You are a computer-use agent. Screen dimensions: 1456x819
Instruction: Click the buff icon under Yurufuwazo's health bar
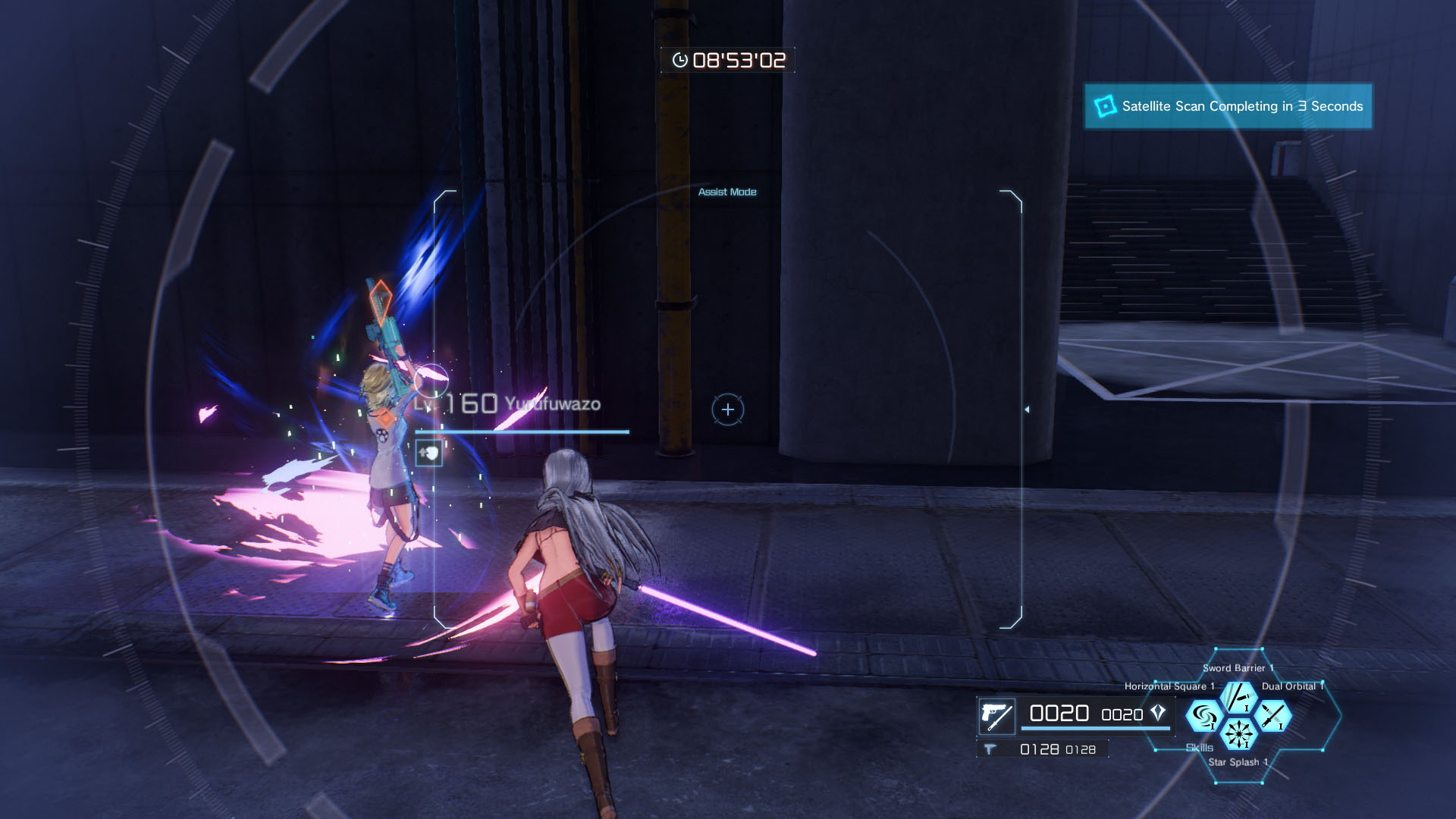(x=429, y=453)
